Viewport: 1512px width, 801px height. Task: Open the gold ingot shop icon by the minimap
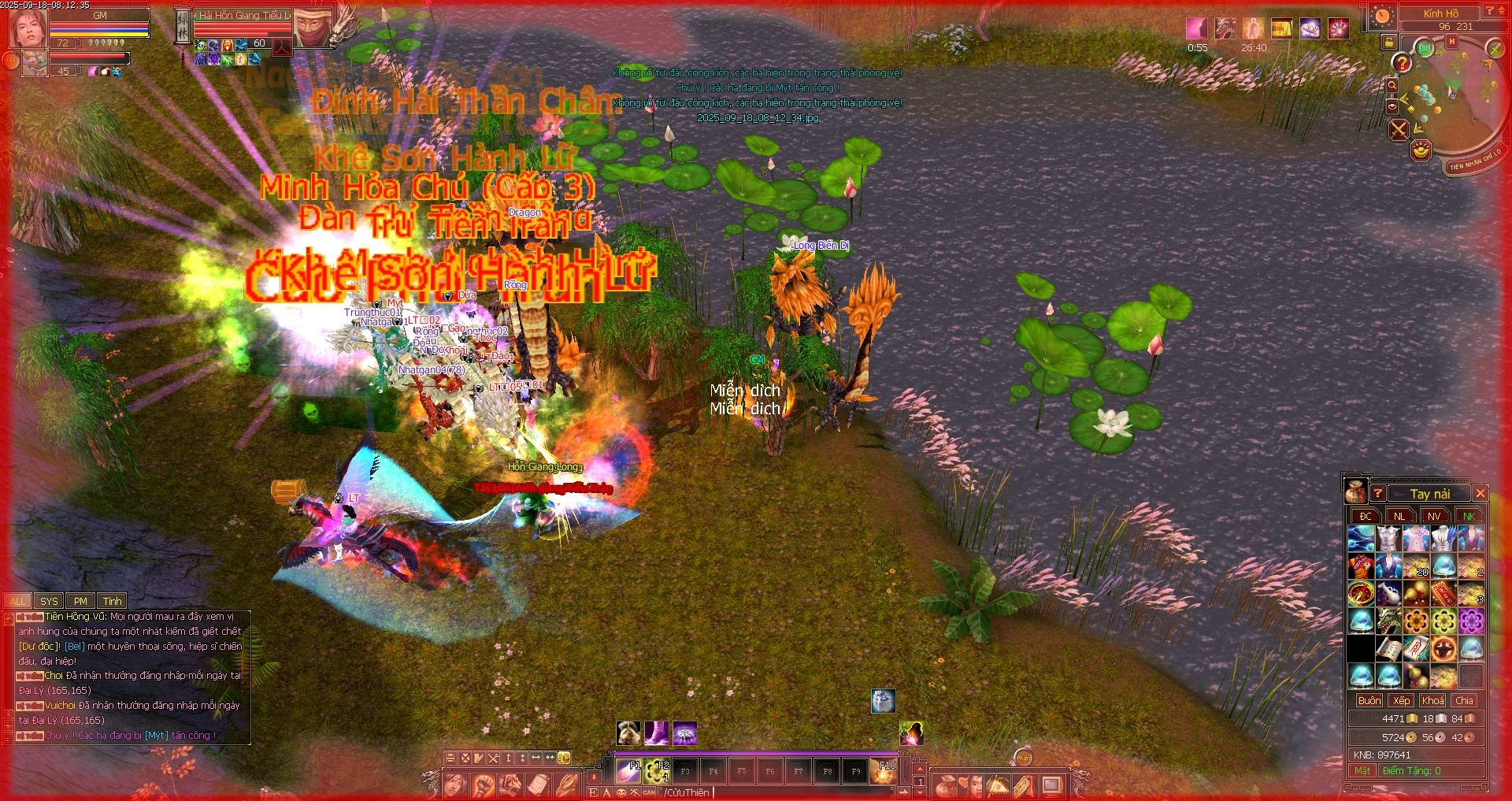click(1421, 150)
